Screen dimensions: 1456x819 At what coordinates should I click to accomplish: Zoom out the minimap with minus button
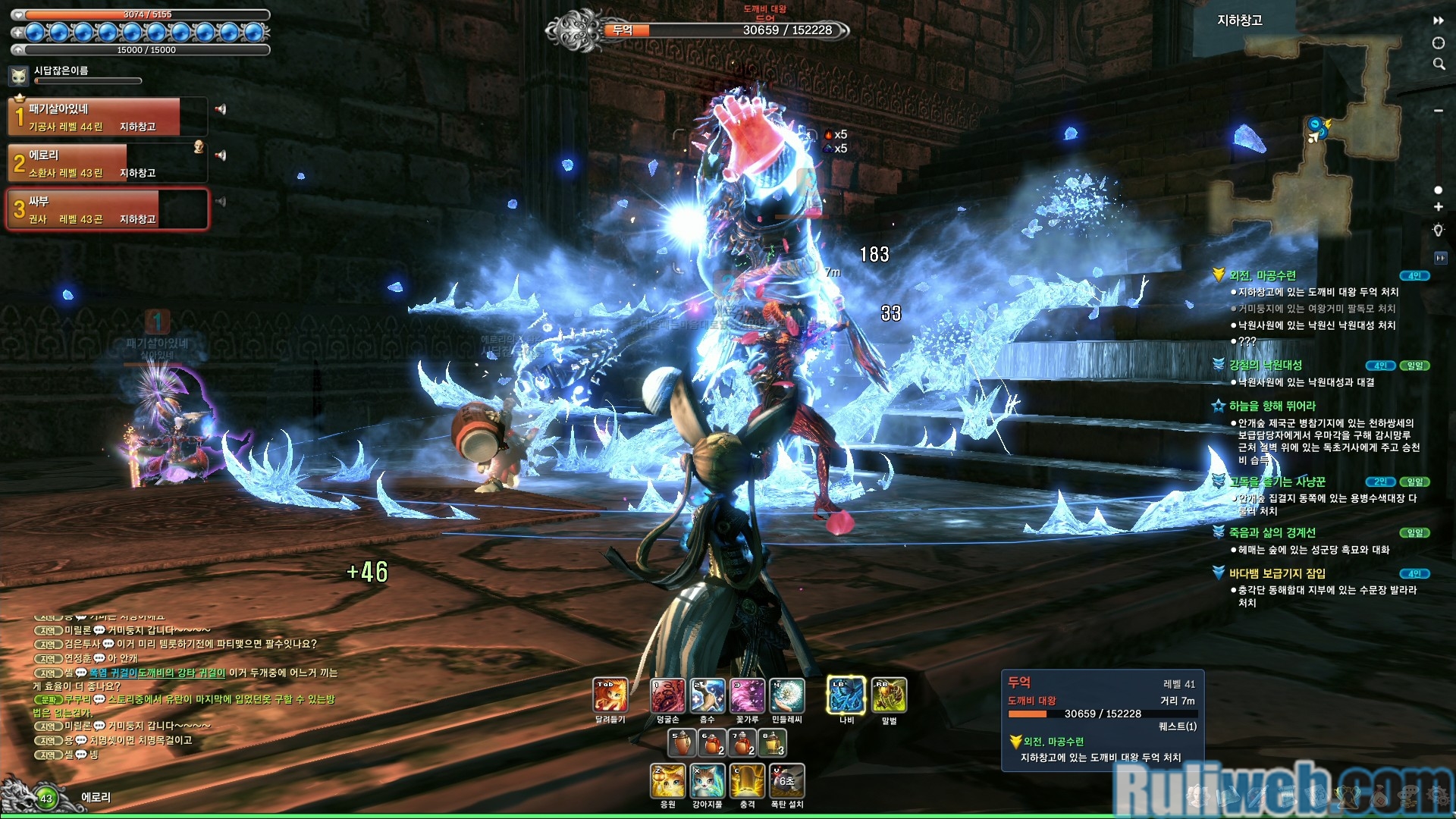tap(1439, 111)
